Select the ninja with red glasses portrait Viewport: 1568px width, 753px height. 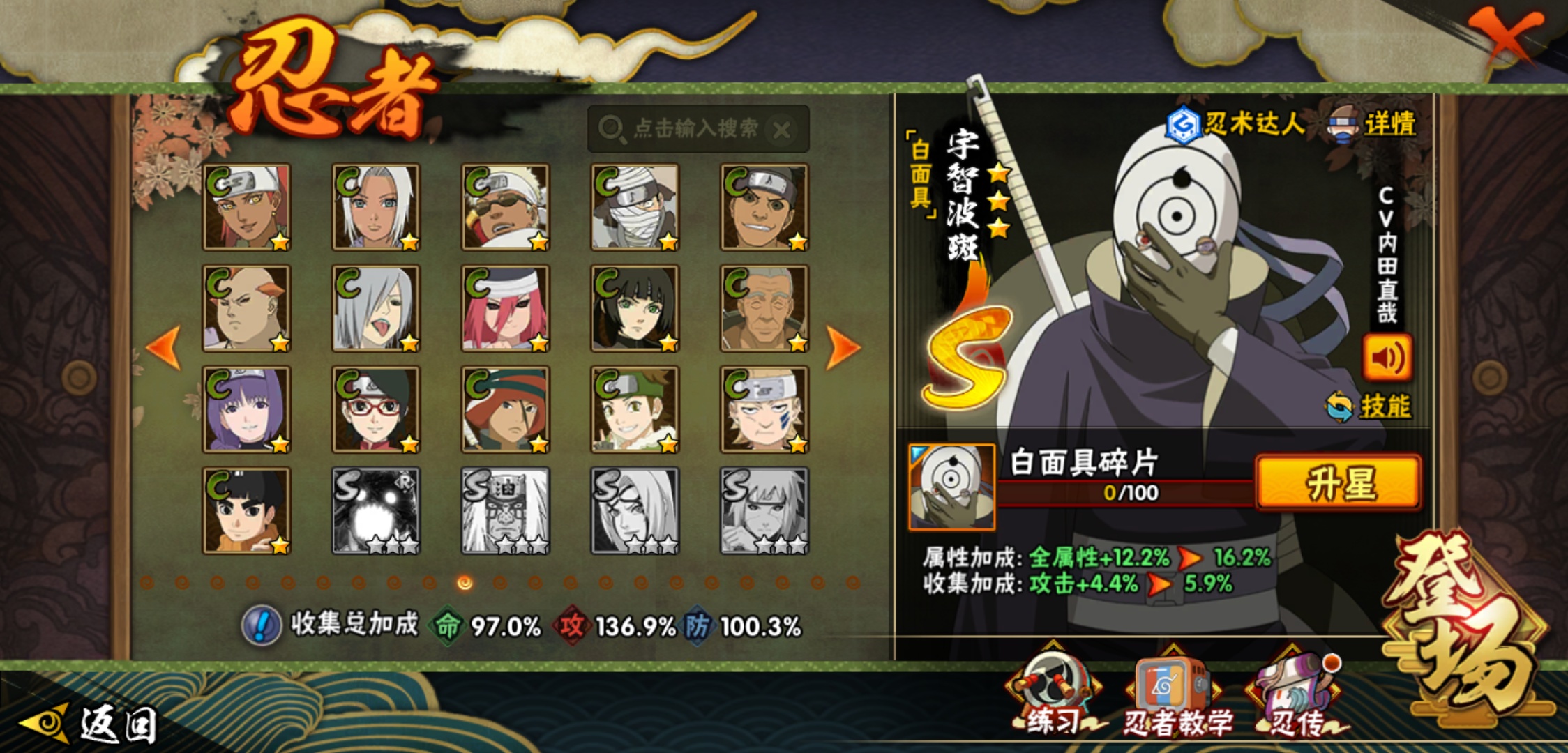(376, 409)
